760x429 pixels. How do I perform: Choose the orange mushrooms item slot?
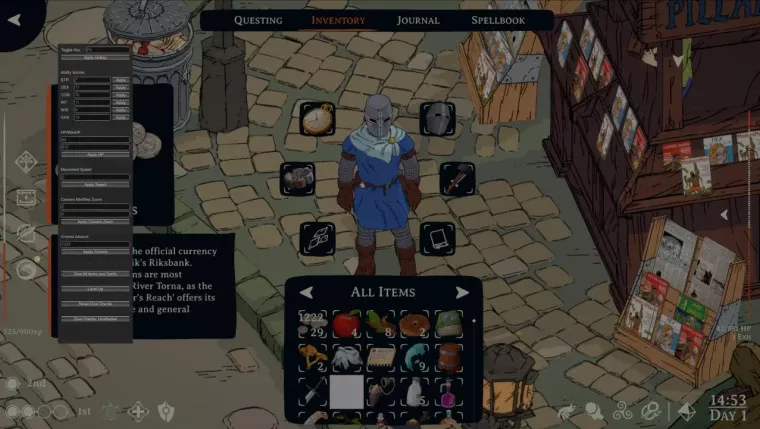coord(312,357)
